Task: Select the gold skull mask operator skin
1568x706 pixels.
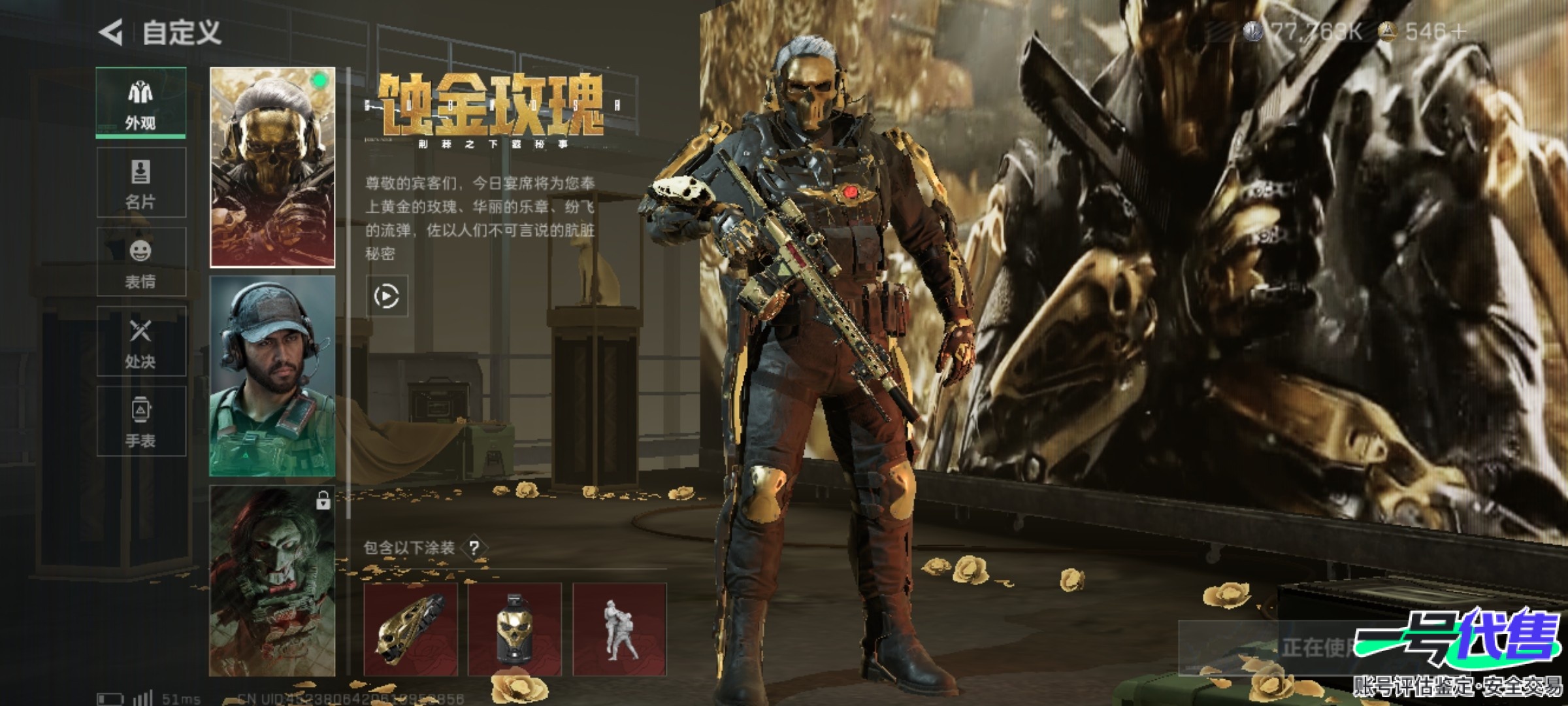Action: coord(272,167)
